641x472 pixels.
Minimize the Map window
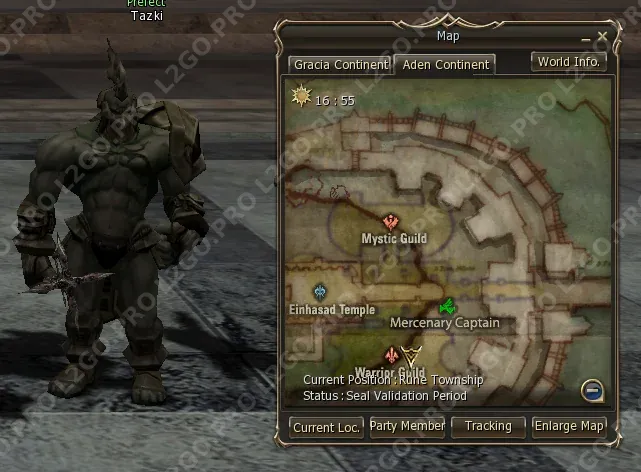(x=587, y=37)
